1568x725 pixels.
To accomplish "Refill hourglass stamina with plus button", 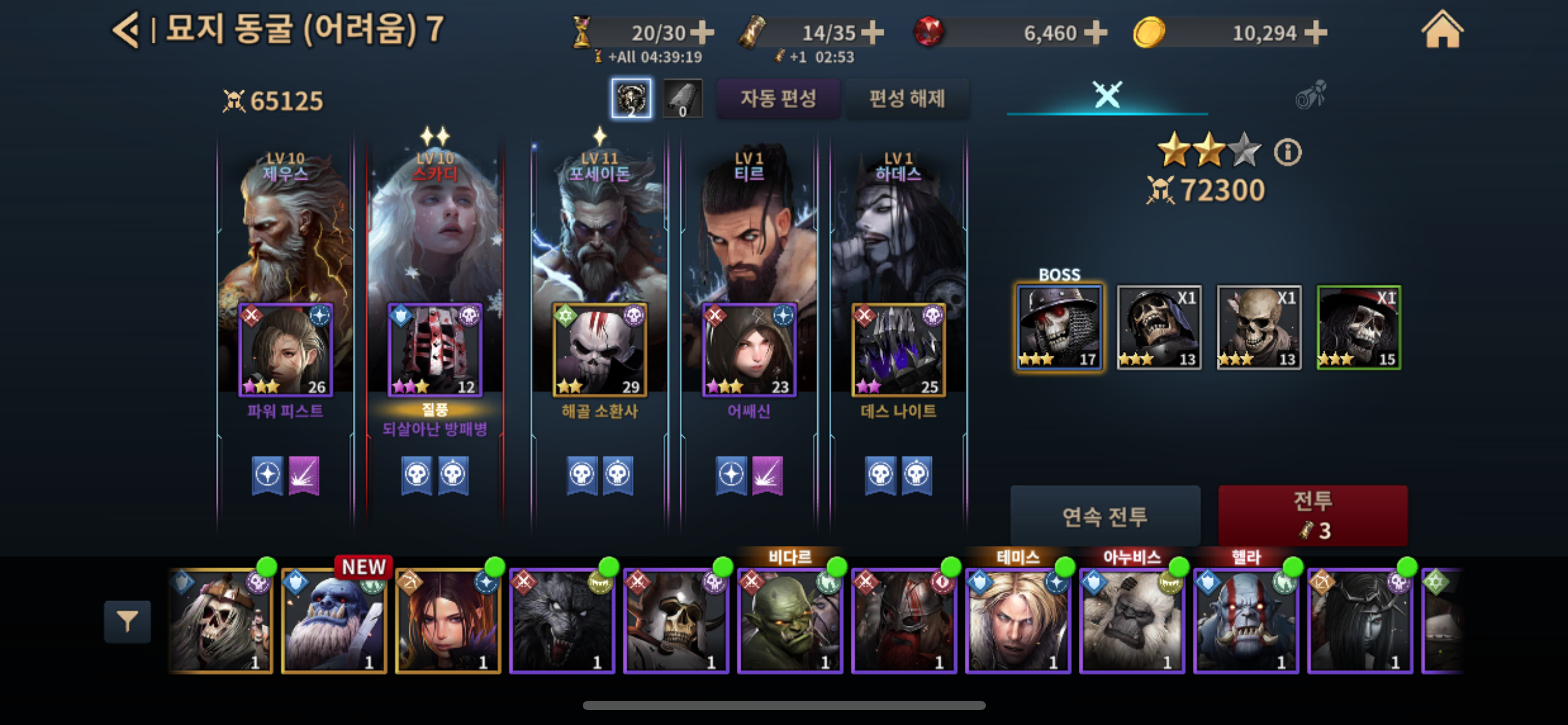I will [702, 33].
